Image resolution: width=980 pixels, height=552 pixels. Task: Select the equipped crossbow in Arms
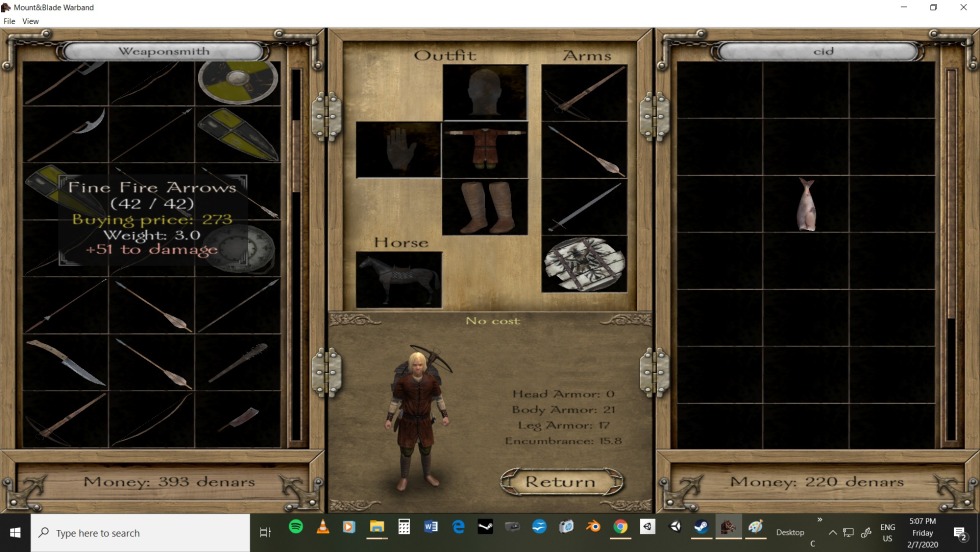click(584, 93)
